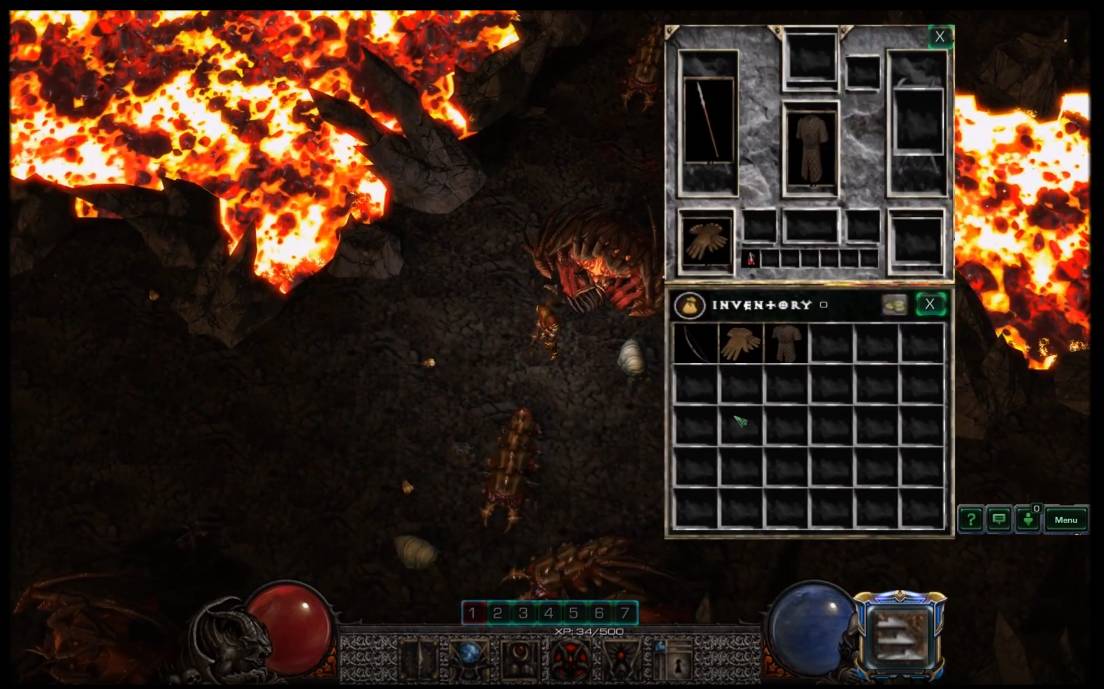This screenshot has height=689, width=1104.
Task: Pick the bow in the inventory grid
Action: point(695,343)
